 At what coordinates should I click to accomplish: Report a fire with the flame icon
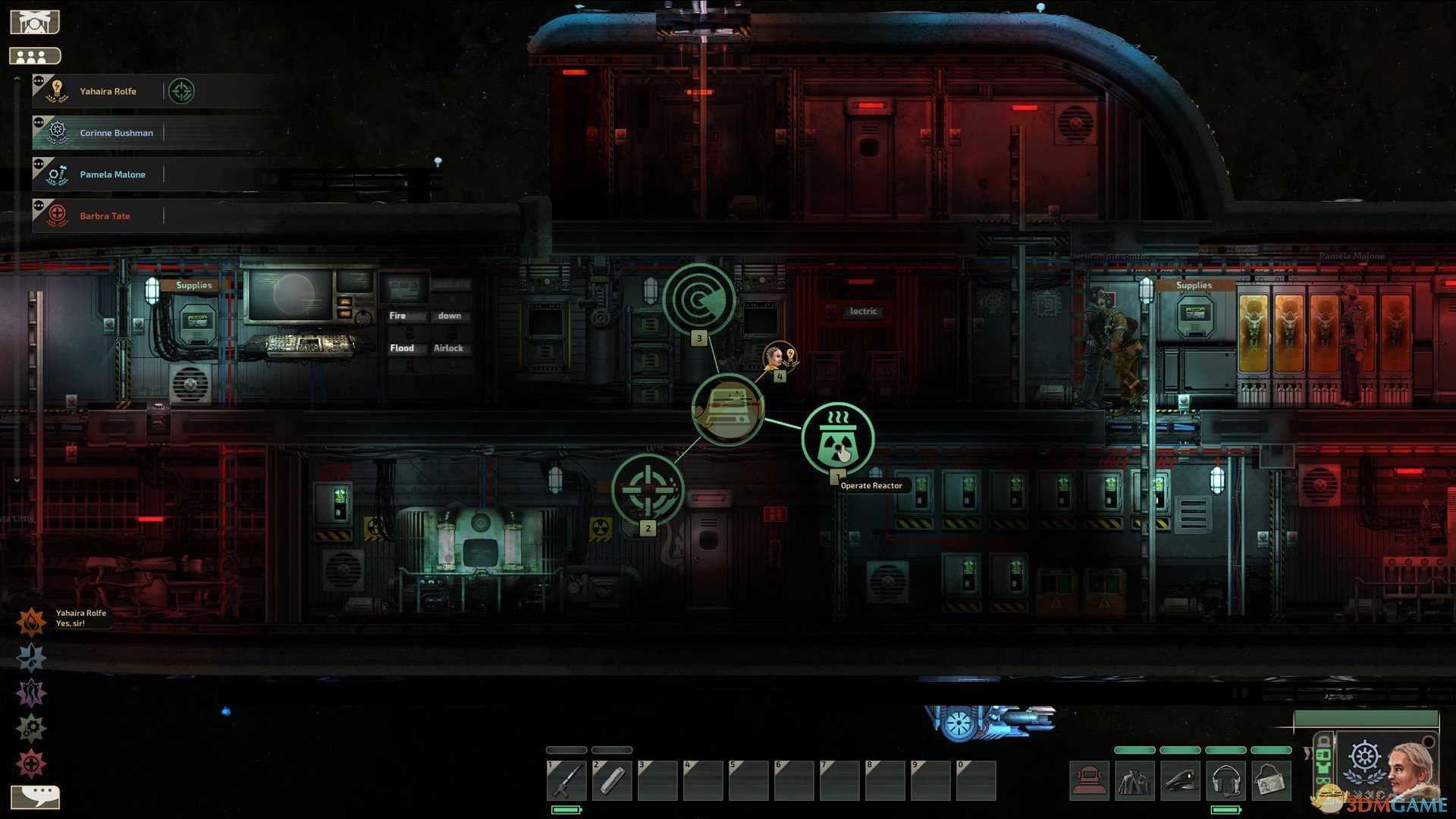[31, 622]
